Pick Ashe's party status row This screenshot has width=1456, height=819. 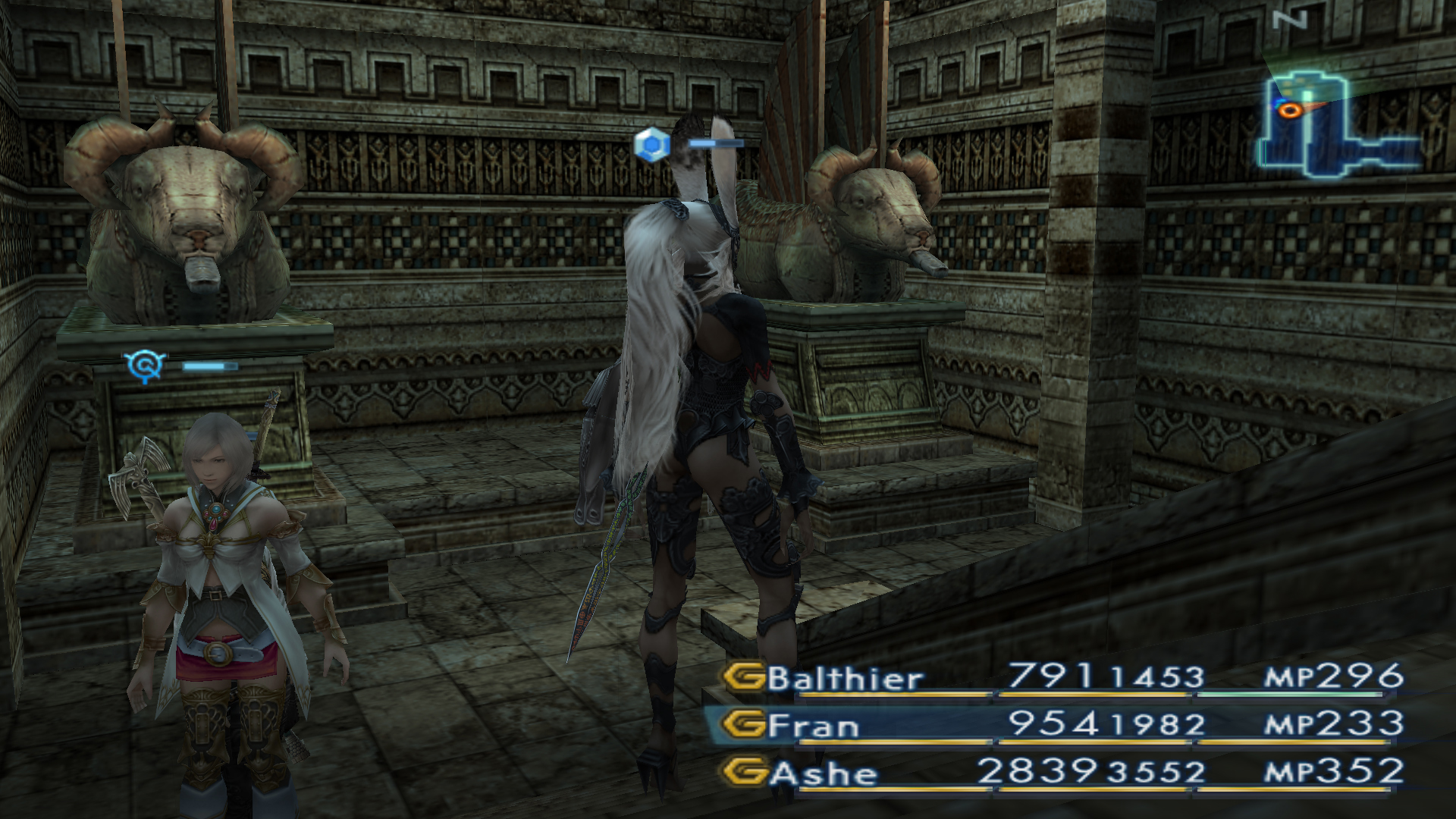coord(1062,773)
